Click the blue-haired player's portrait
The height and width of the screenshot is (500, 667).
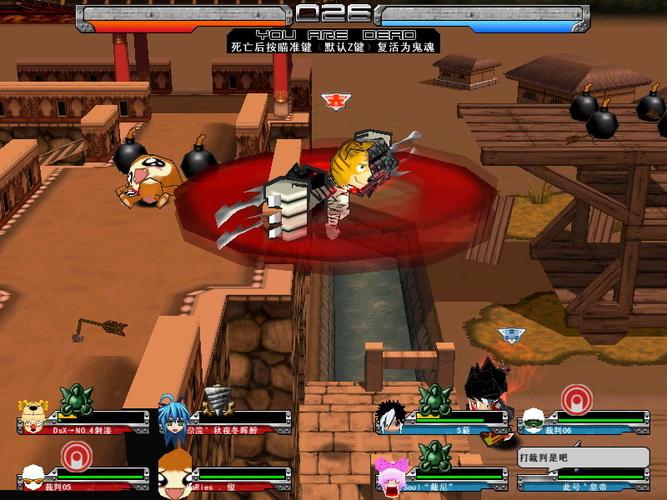[x=172, y=417]
